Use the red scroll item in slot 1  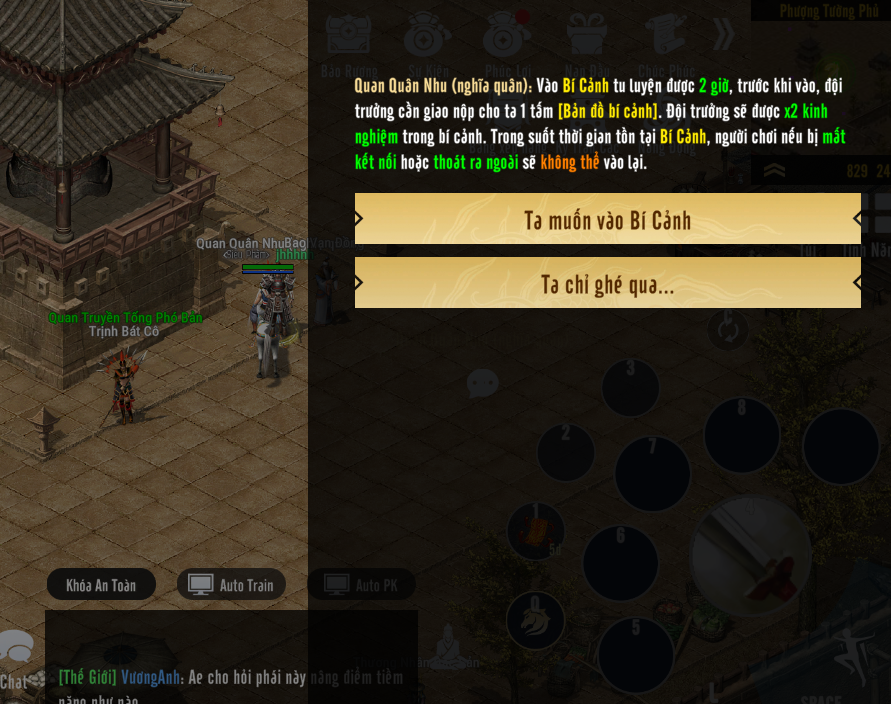pyautogui.click(x=536, y=531)
